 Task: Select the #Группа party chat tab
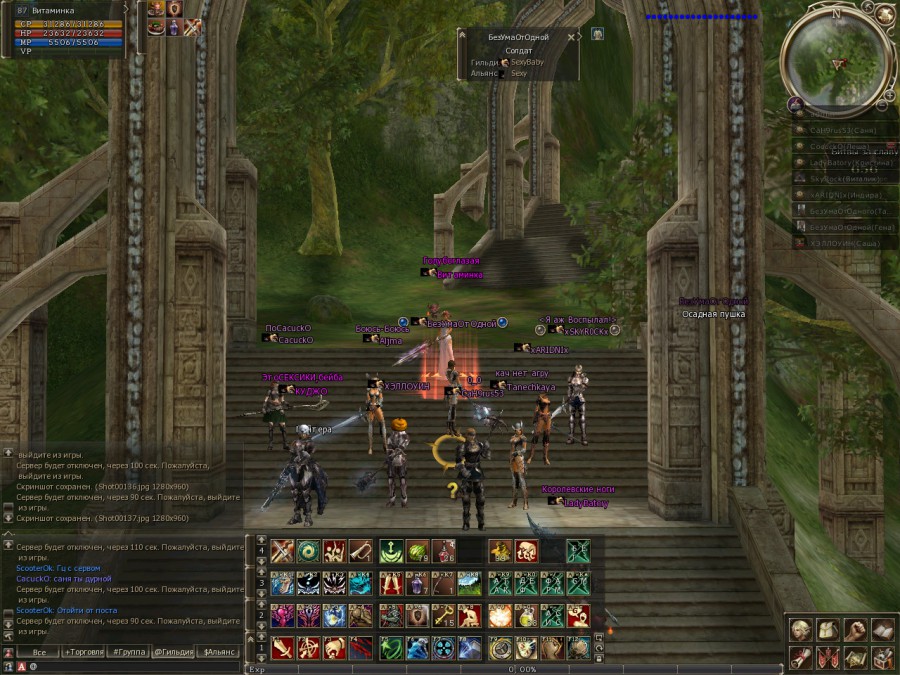pyautogui.click(x=131, y=651)
